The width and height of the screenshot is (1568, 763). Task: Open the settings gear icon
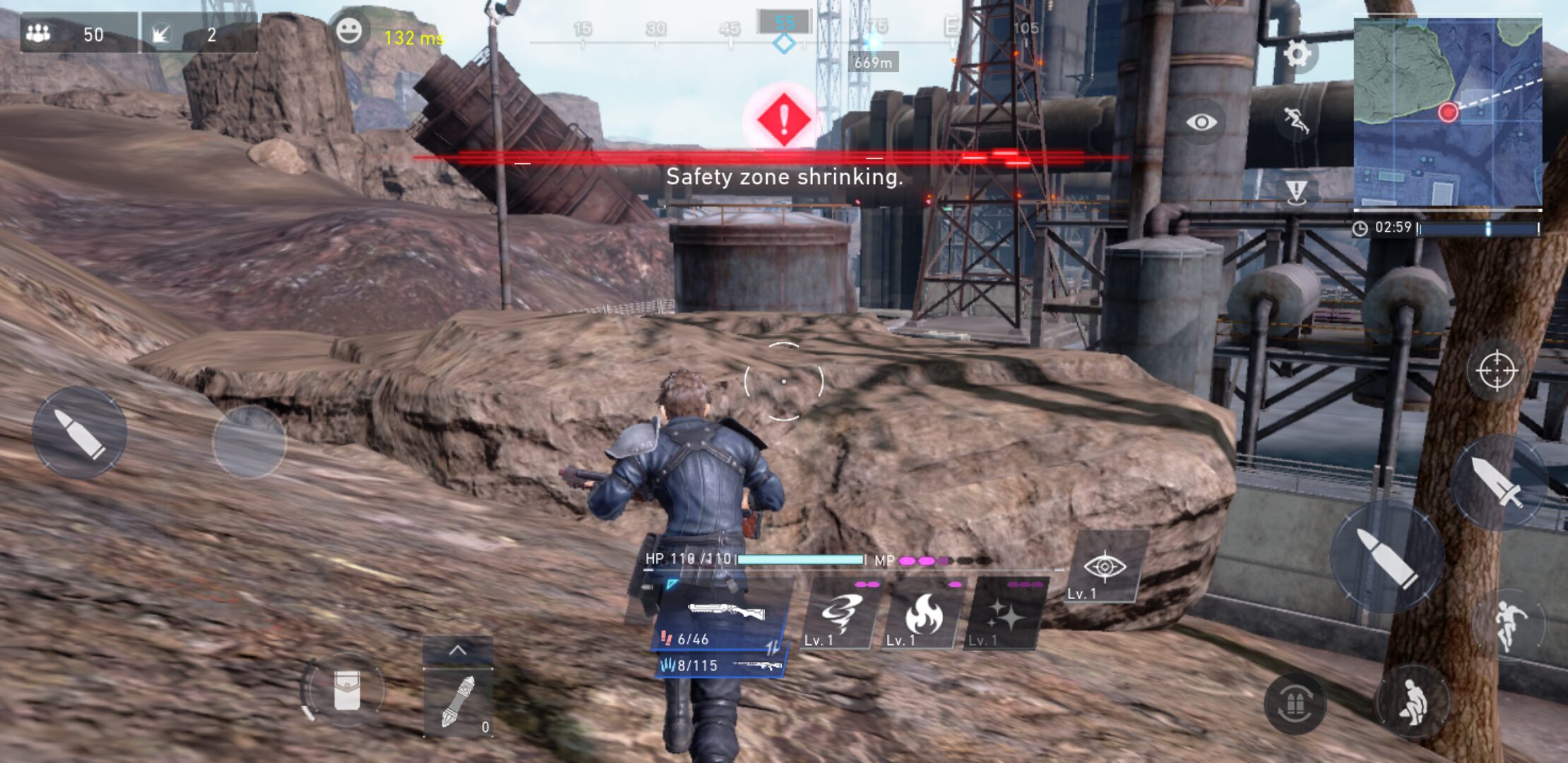point(1297,54)
